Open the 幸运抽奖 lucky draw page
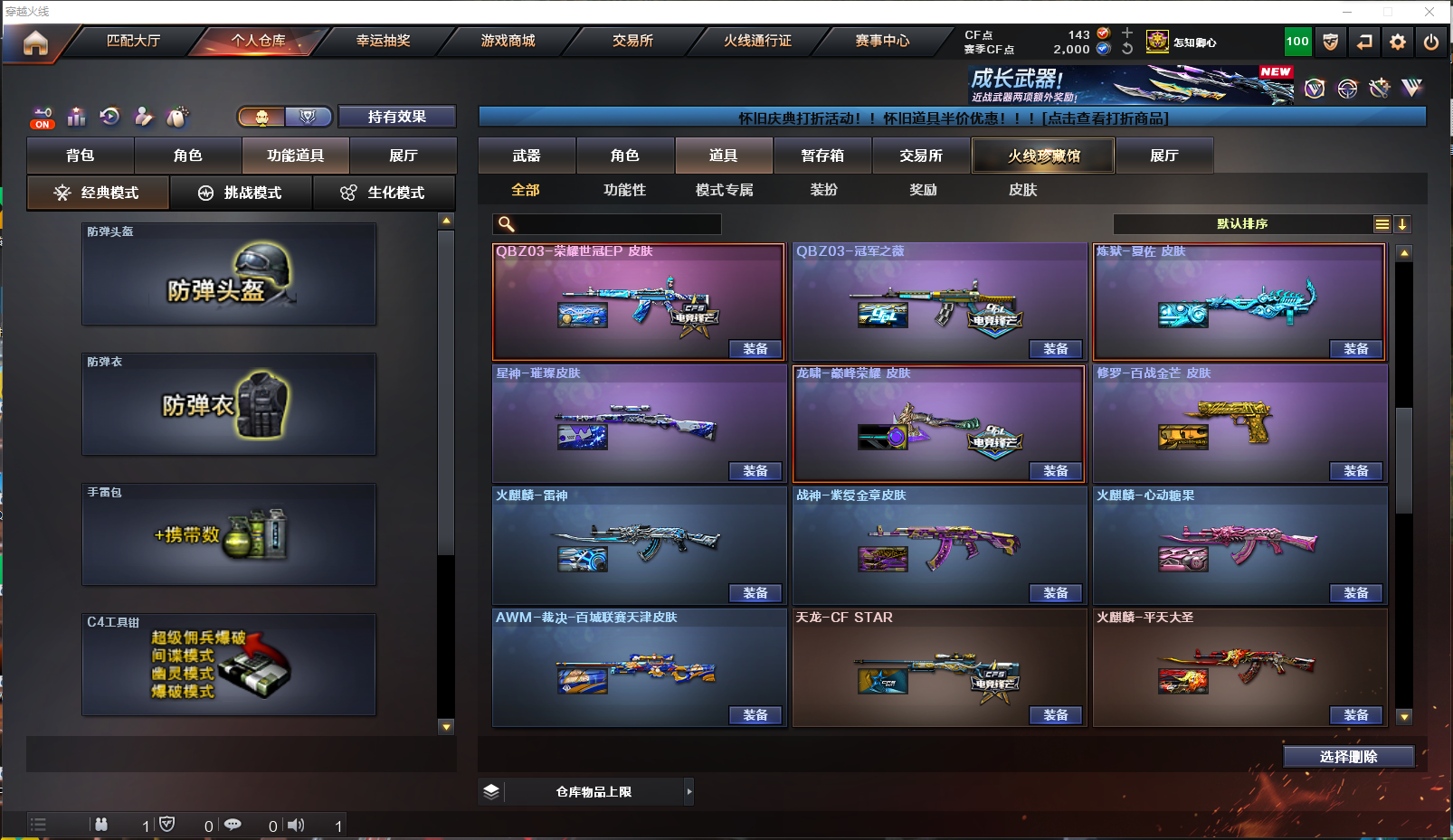Viewport: 1453px width, 840px height. 383,41
